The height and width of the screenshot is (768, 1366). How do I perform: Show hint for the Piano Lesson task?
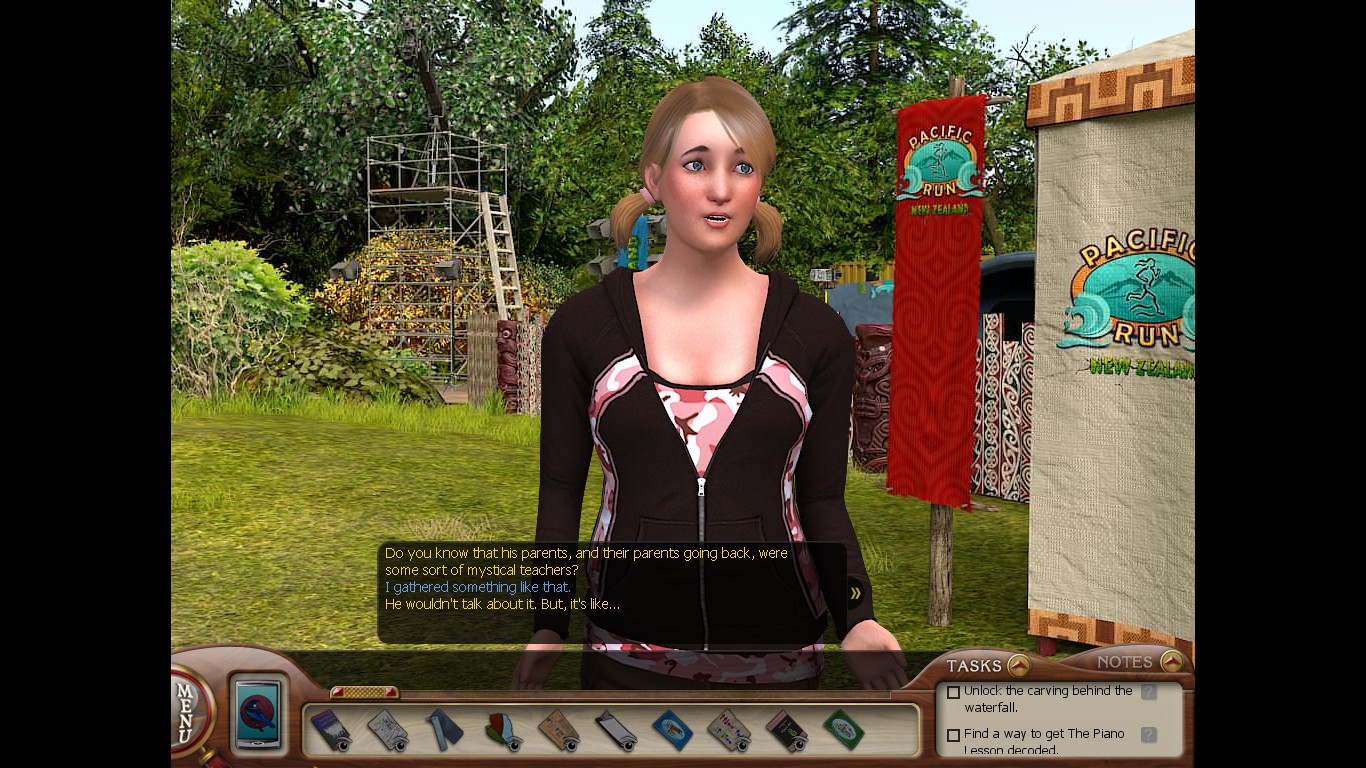[x=1149, y=734]
